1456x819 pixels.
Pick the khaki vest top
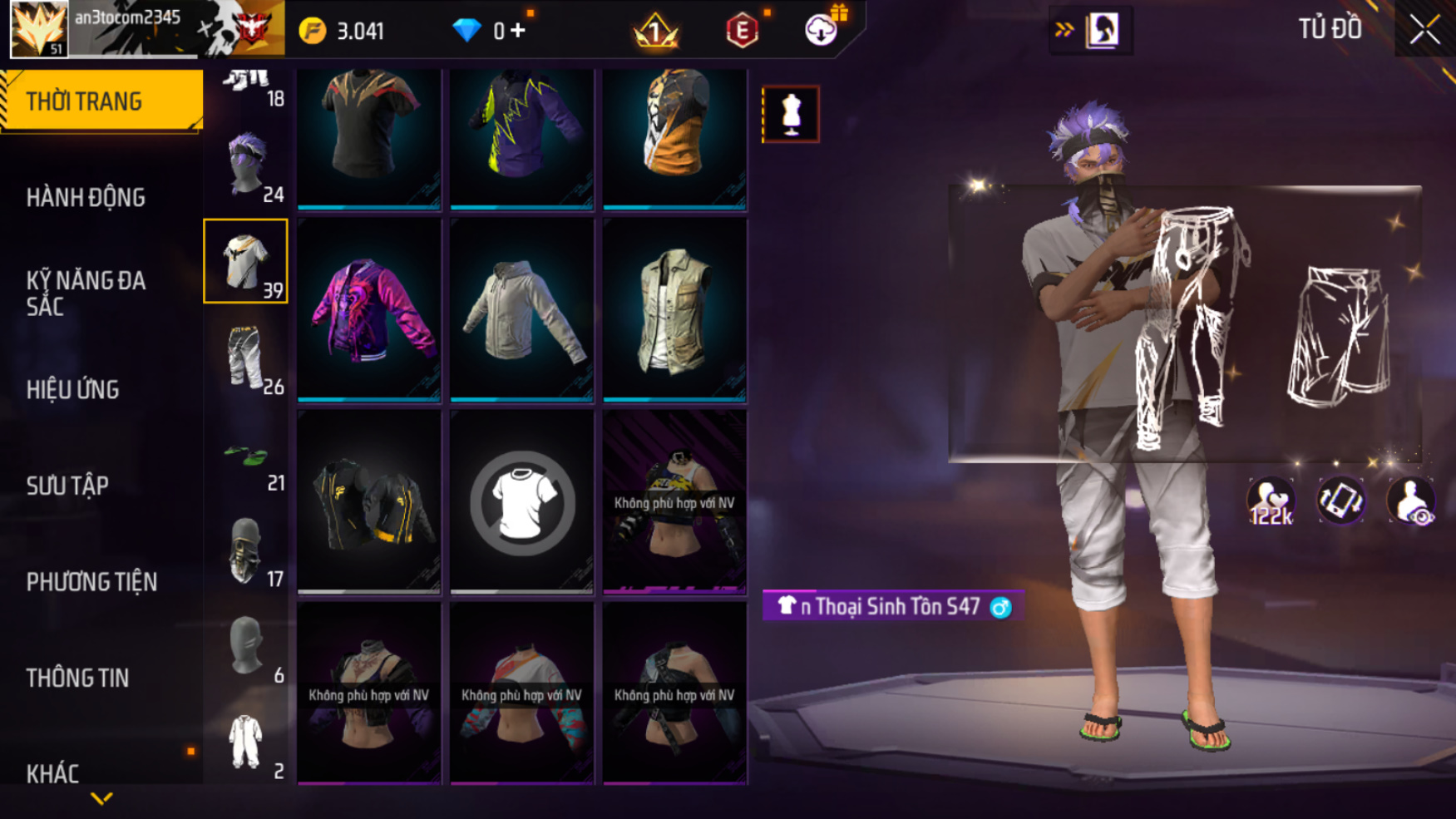click(674, 310)
